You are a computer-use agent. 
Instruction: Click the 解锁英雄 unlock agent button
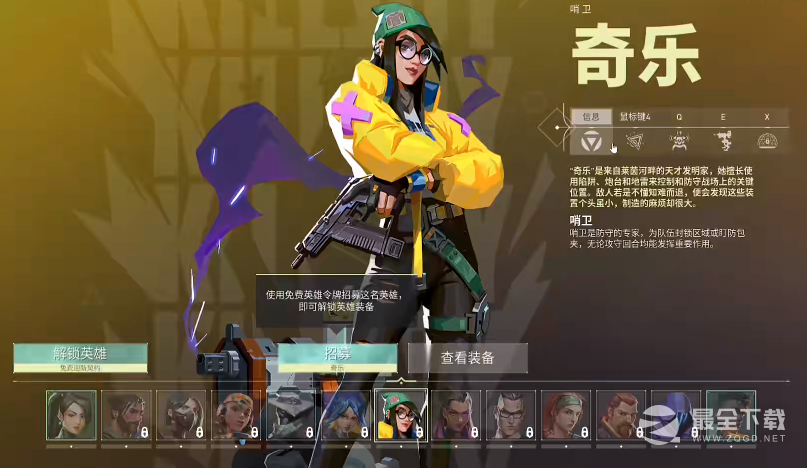[x=80, y=357]
